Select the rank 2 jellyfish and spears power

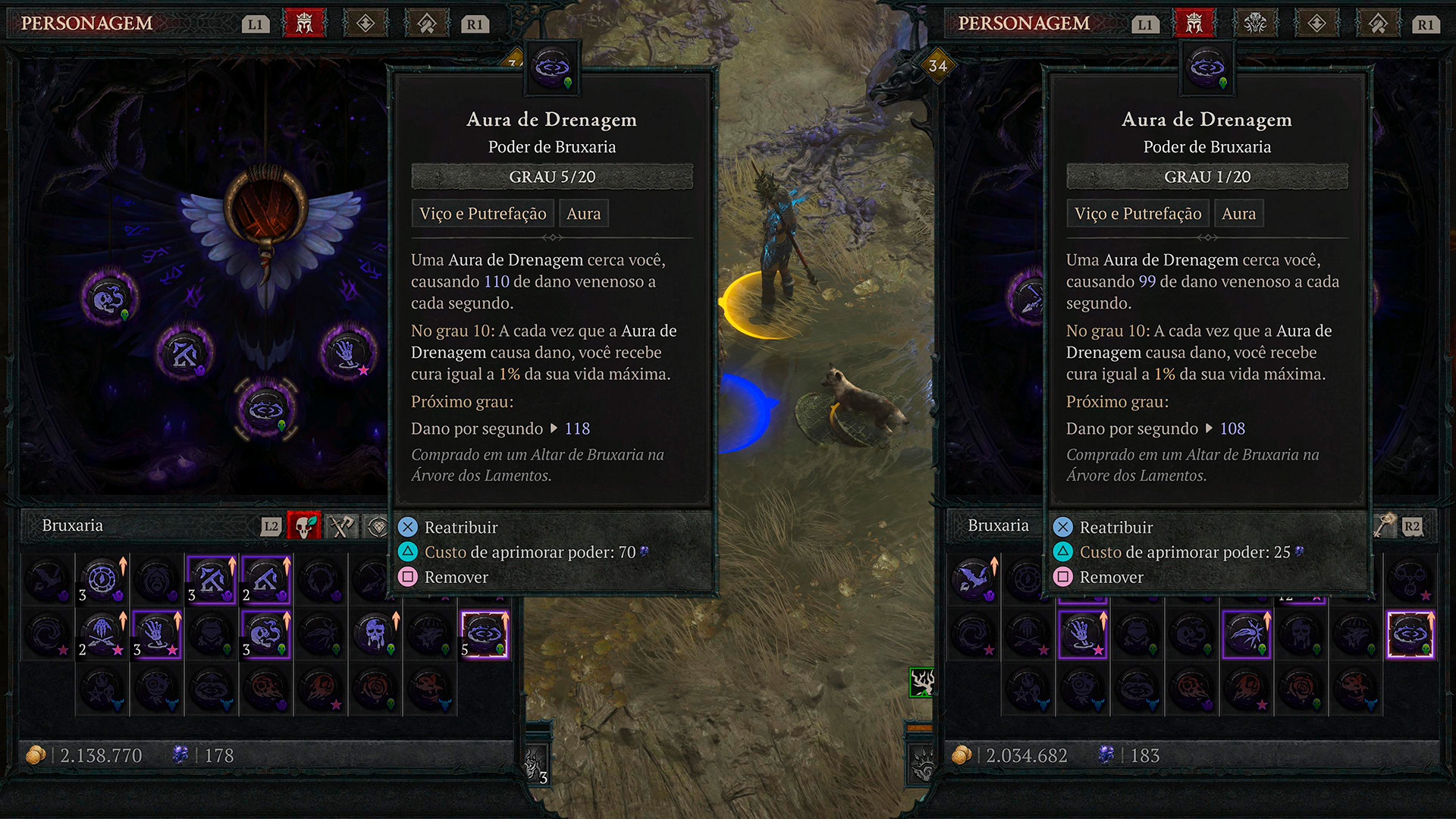tap(102, 634)
